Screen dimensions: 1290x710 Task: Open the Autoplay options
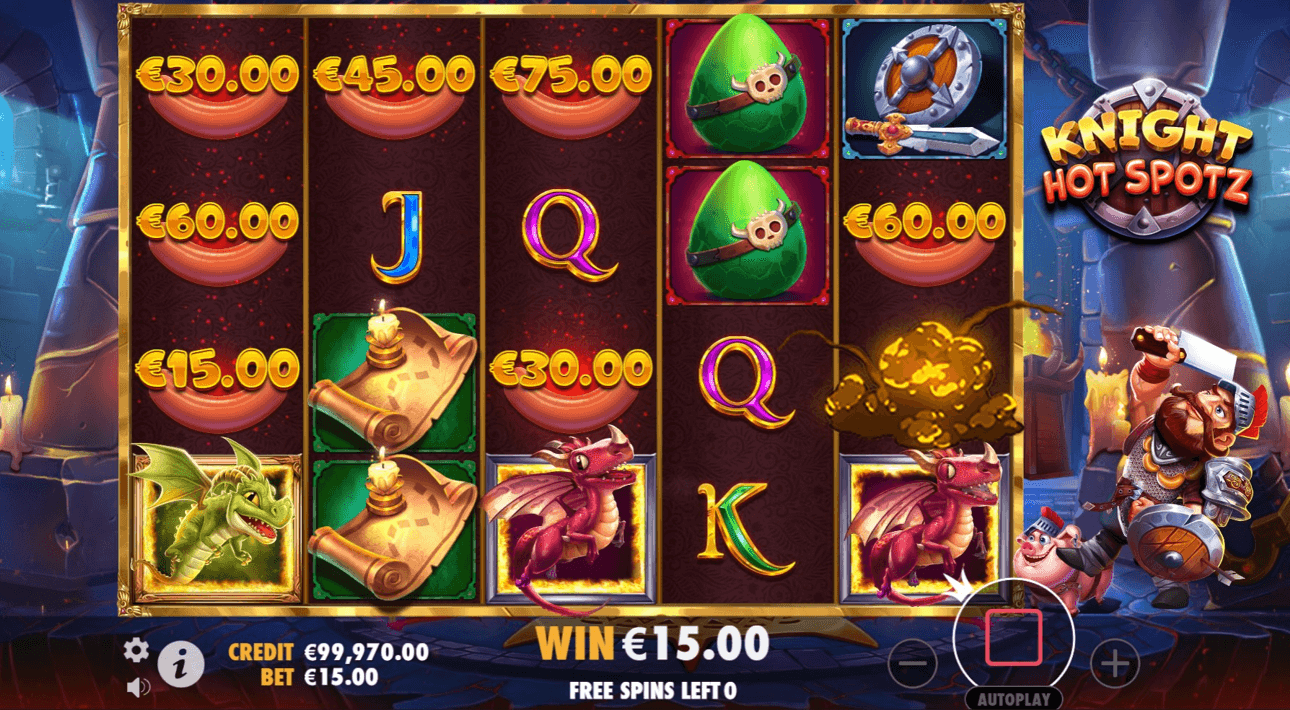(x=1013, y=698)
